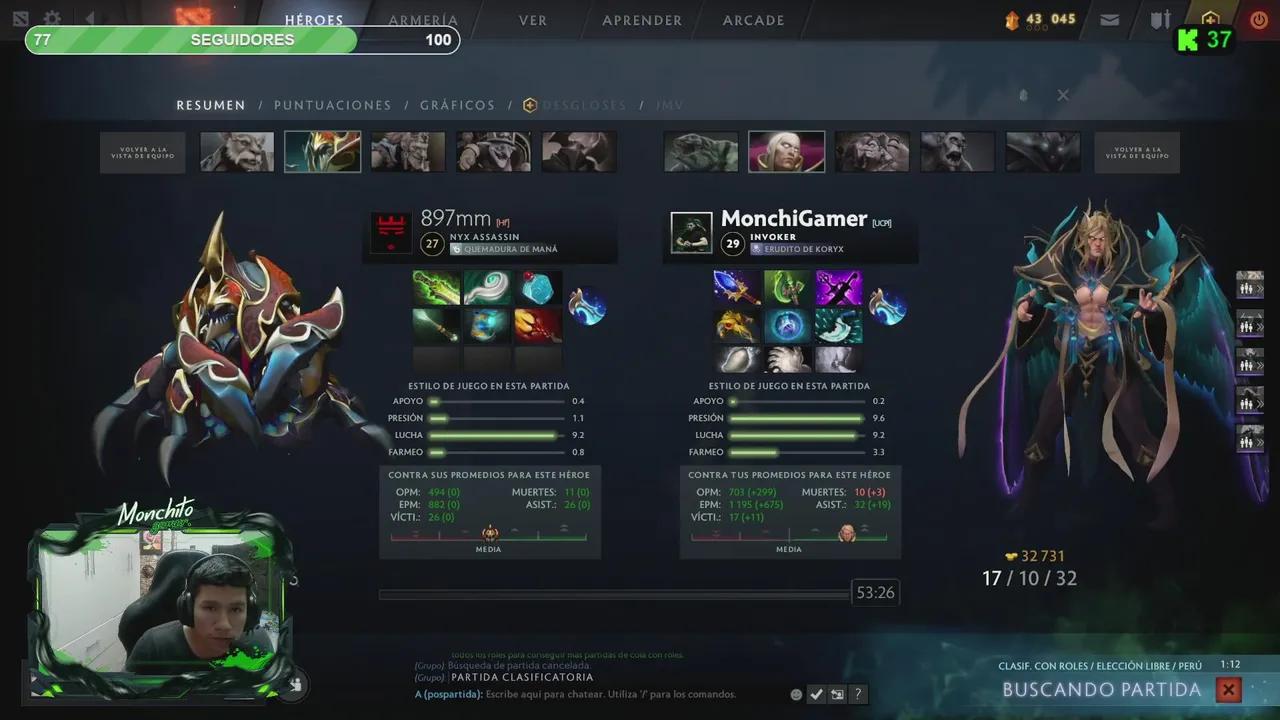
Task: Open chat help with the question mark icon
Action: (x=858, y=694)
